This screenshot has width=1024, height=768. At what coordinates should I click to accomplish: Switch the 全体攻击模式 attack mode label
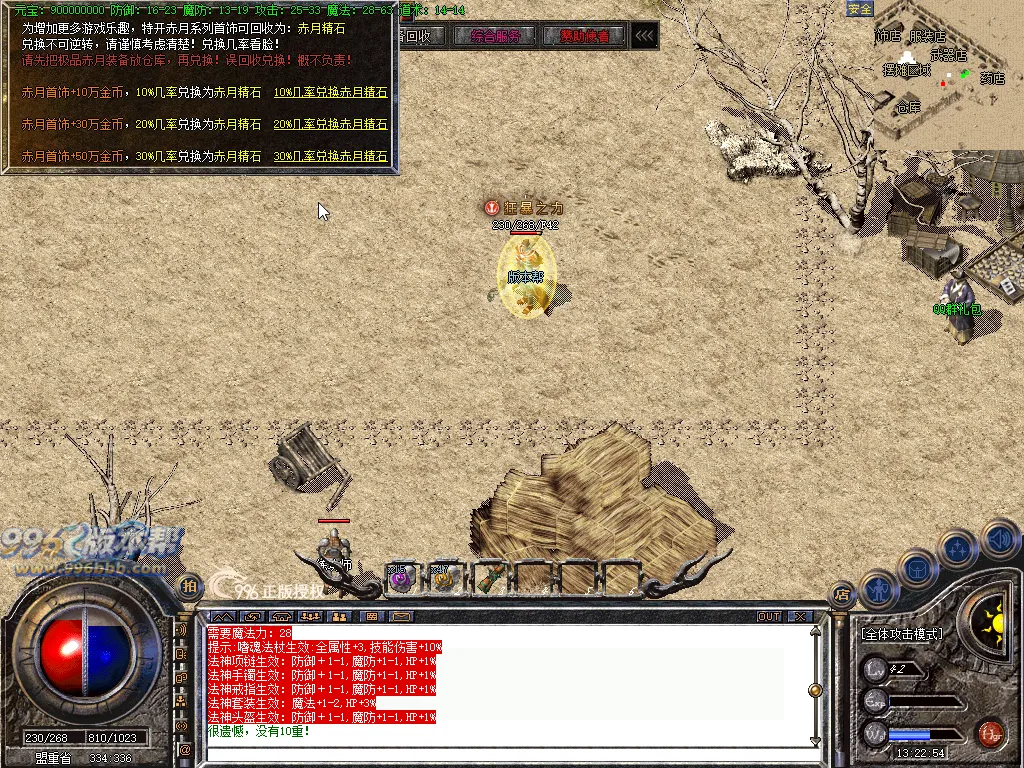[x=901, y=634]
